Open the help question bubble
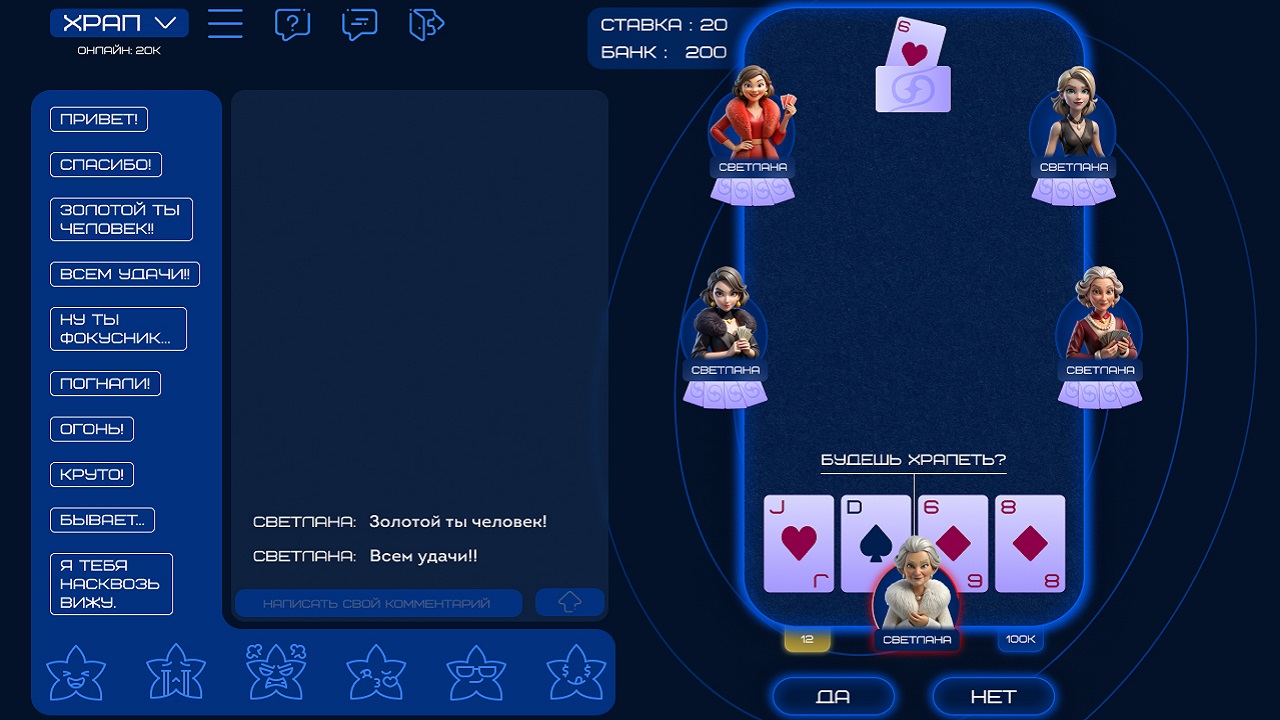 [x=291, y=25]
